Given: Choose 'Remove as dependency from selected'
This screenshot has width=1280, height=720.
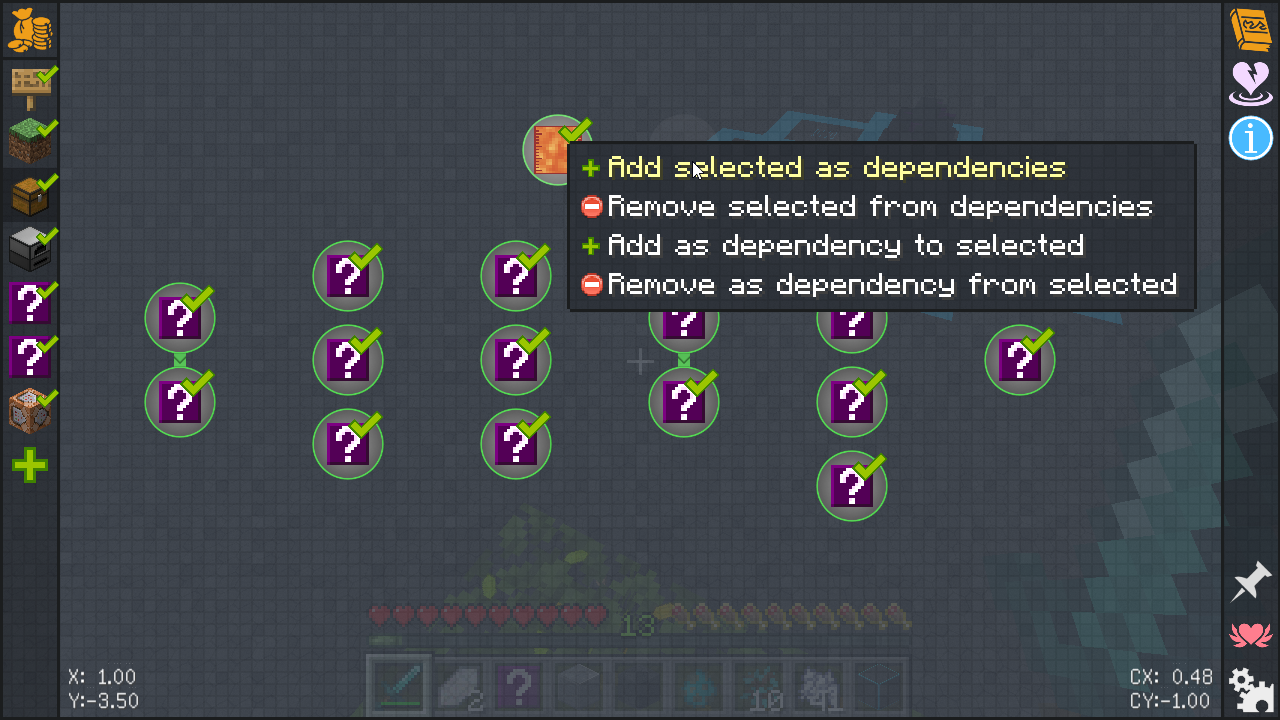Looking at the screenshot, I should click(891, 285).
